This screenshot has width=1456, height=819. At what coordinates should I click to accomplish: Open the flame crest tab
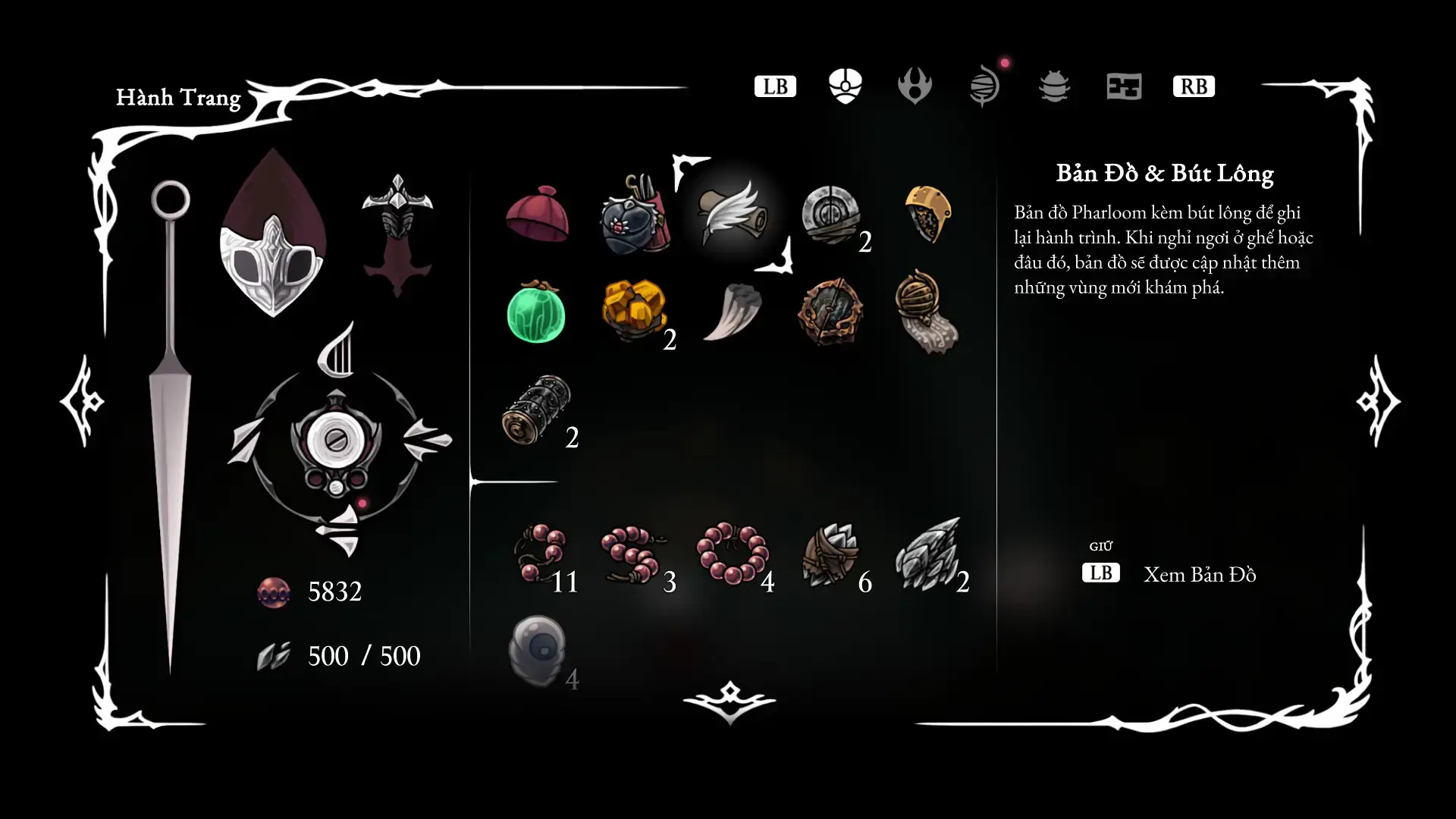point(915,86)
